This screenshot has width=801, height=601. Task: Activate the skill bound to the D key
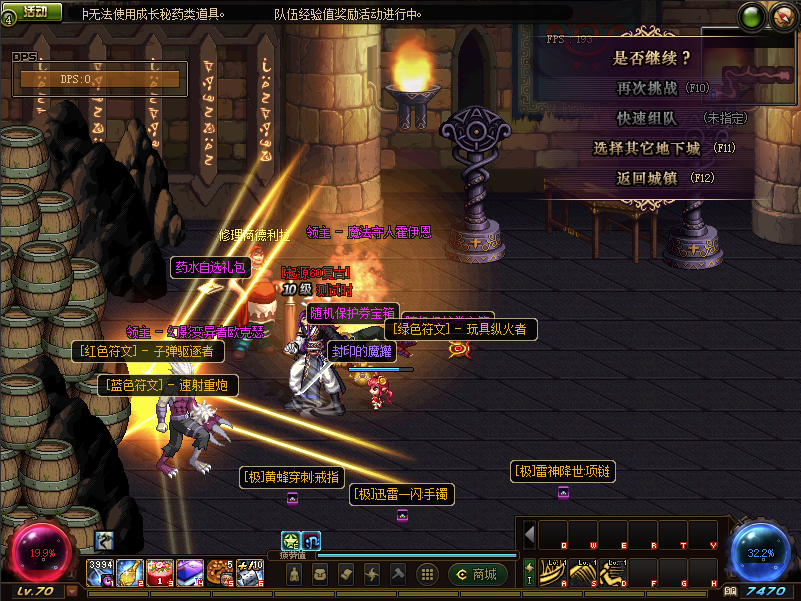pos(613,572)
